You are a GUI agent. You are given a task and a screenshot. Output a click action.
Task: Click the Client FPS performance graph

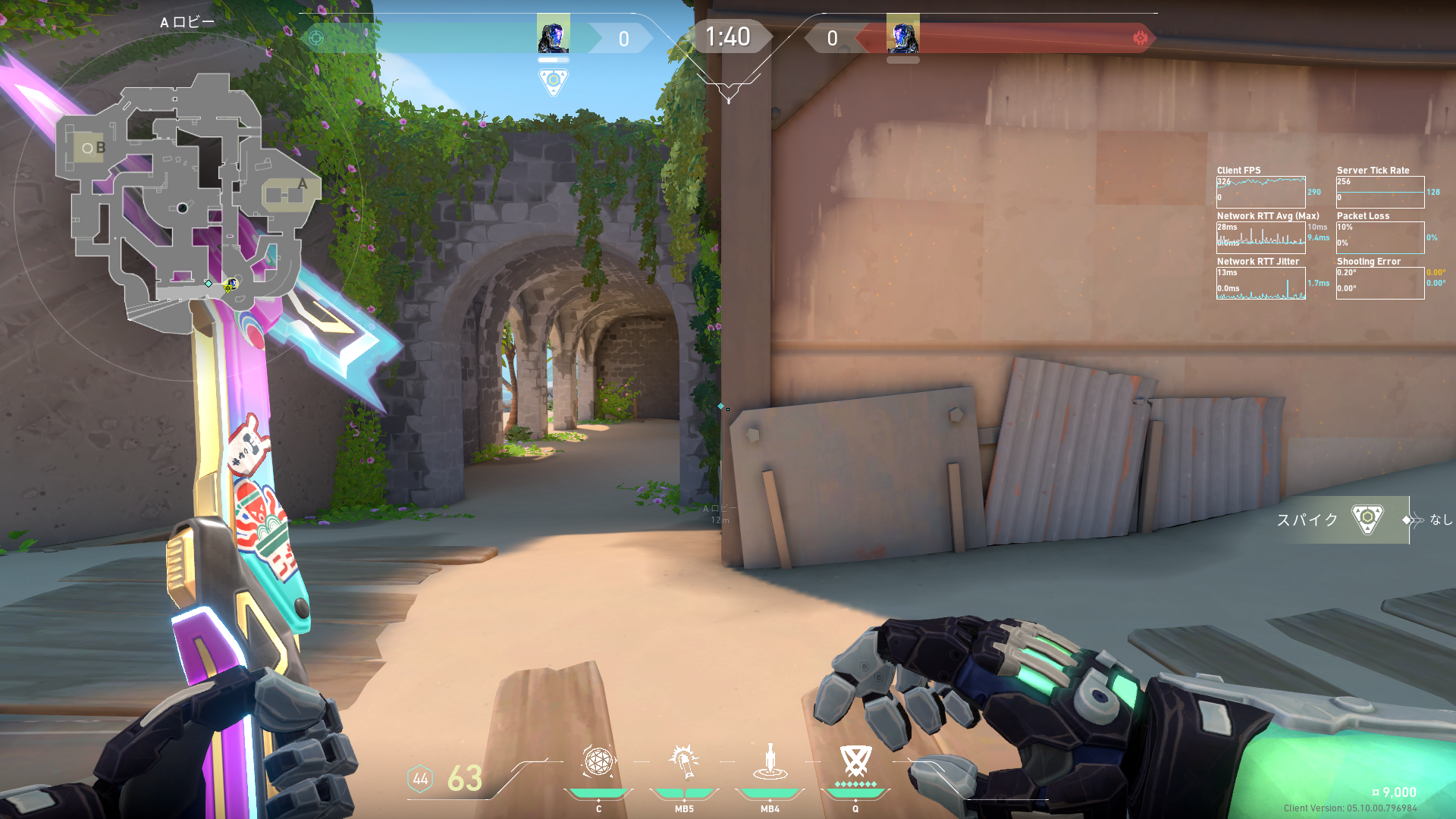[x=1260, y=192]
